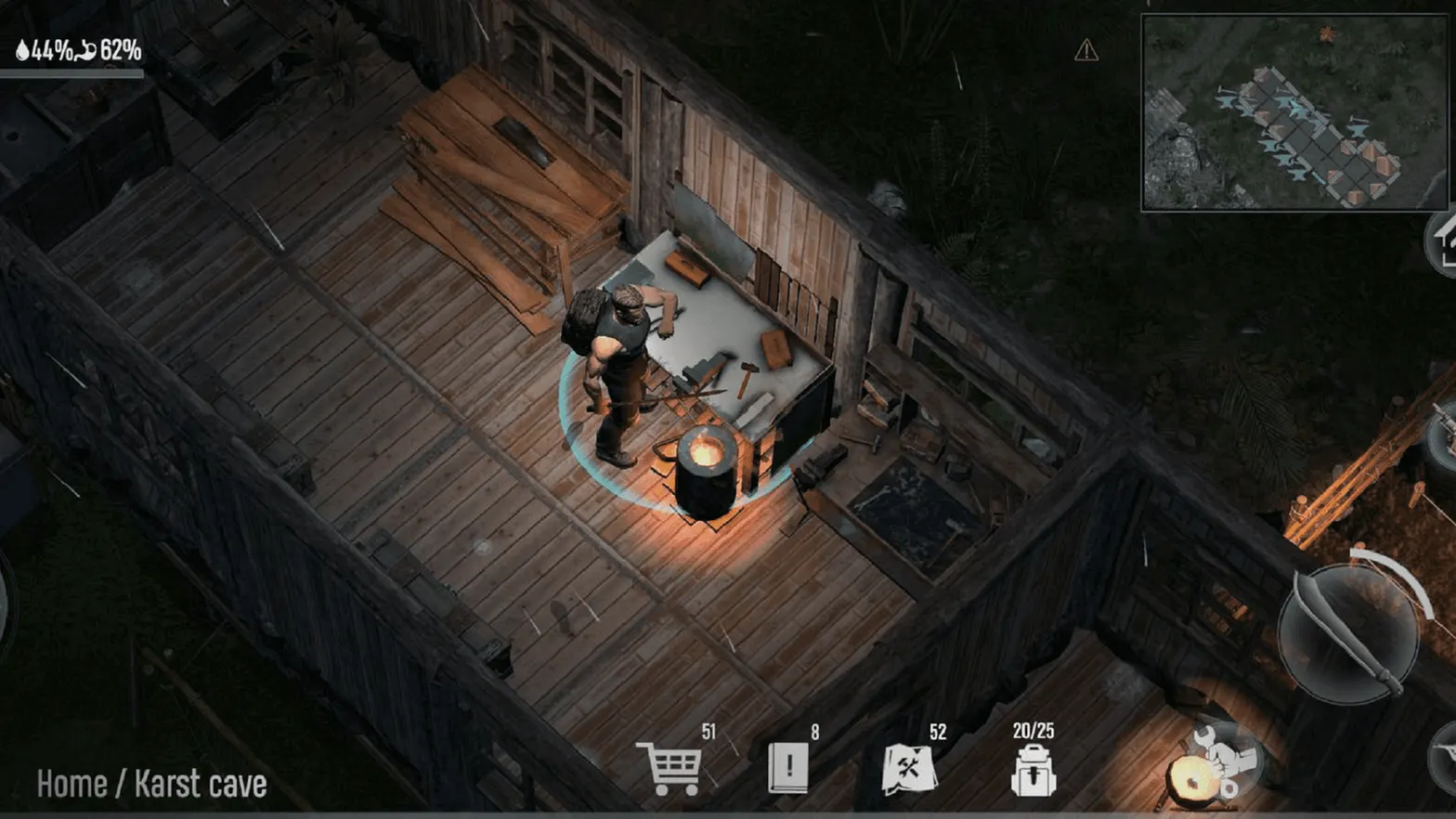Tap the glowing forge furnace
Screen dimensions: 1456x819
click(x=706, y=455)
